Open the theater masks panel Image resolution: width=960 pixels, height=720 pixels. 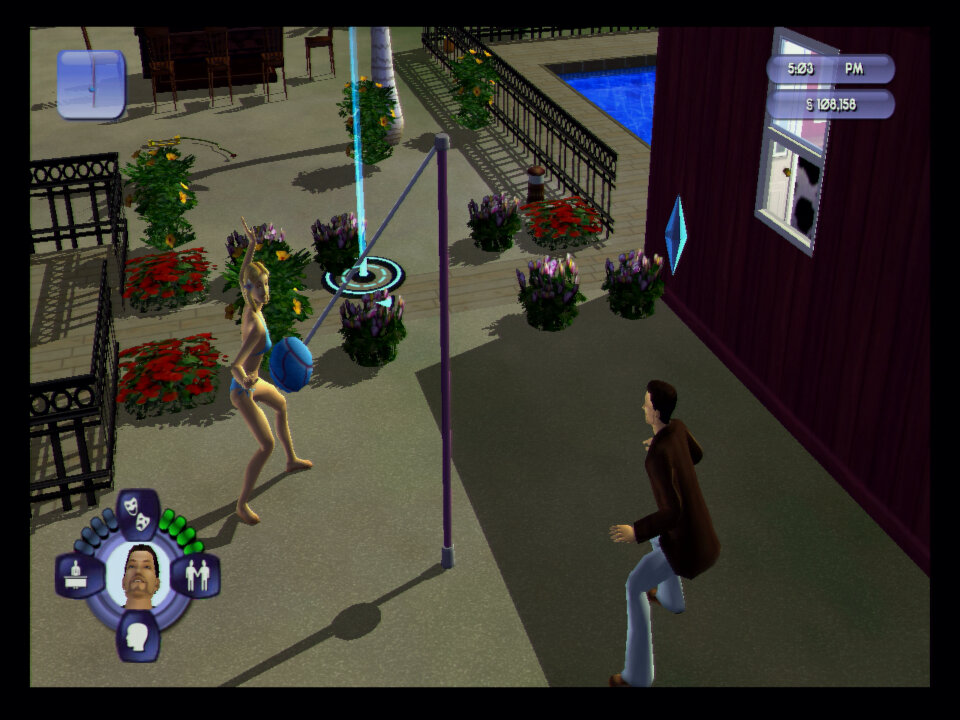(x=138, y=513)
